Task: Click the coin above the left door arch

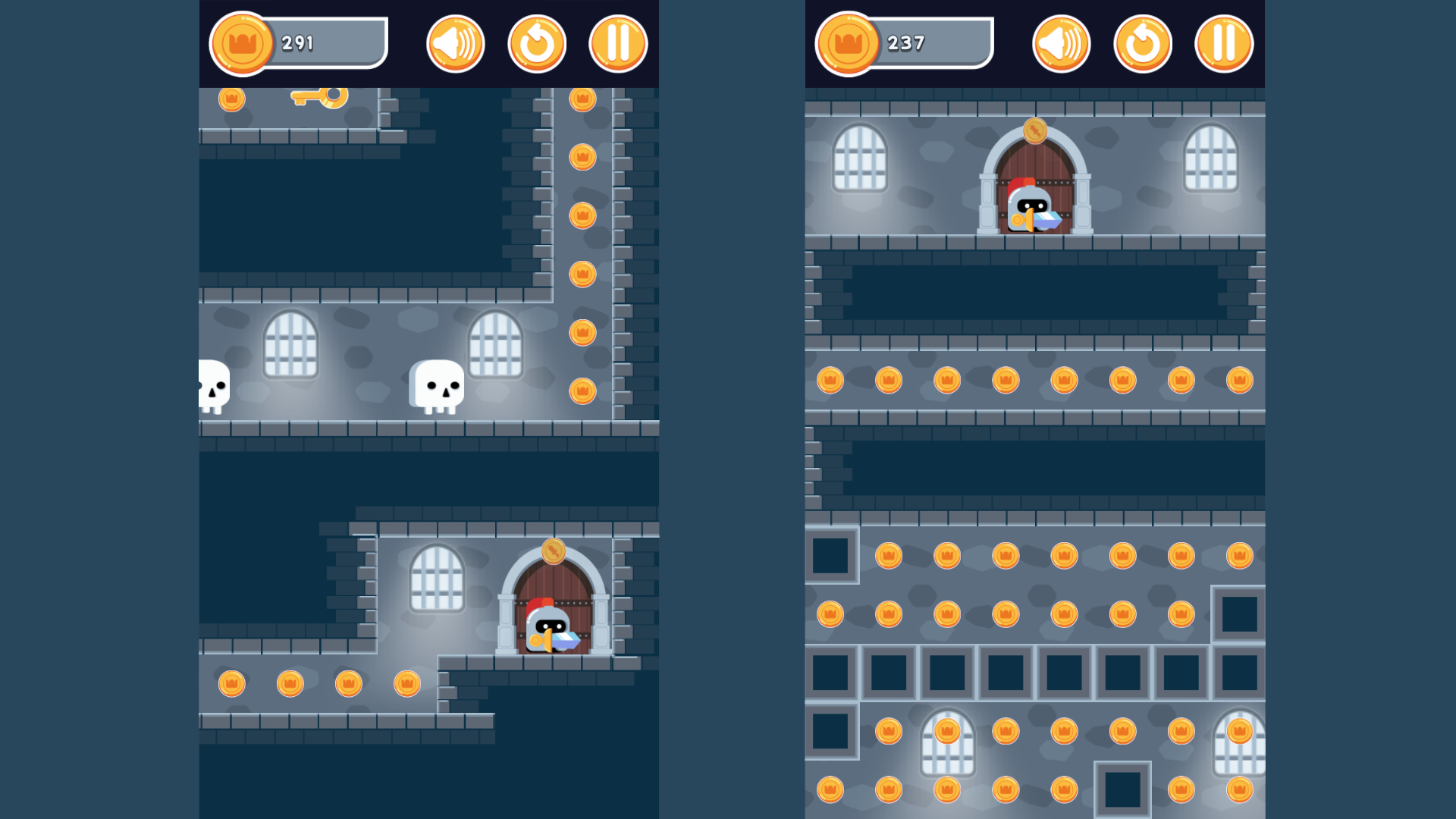Action: (x=553, y=550)
